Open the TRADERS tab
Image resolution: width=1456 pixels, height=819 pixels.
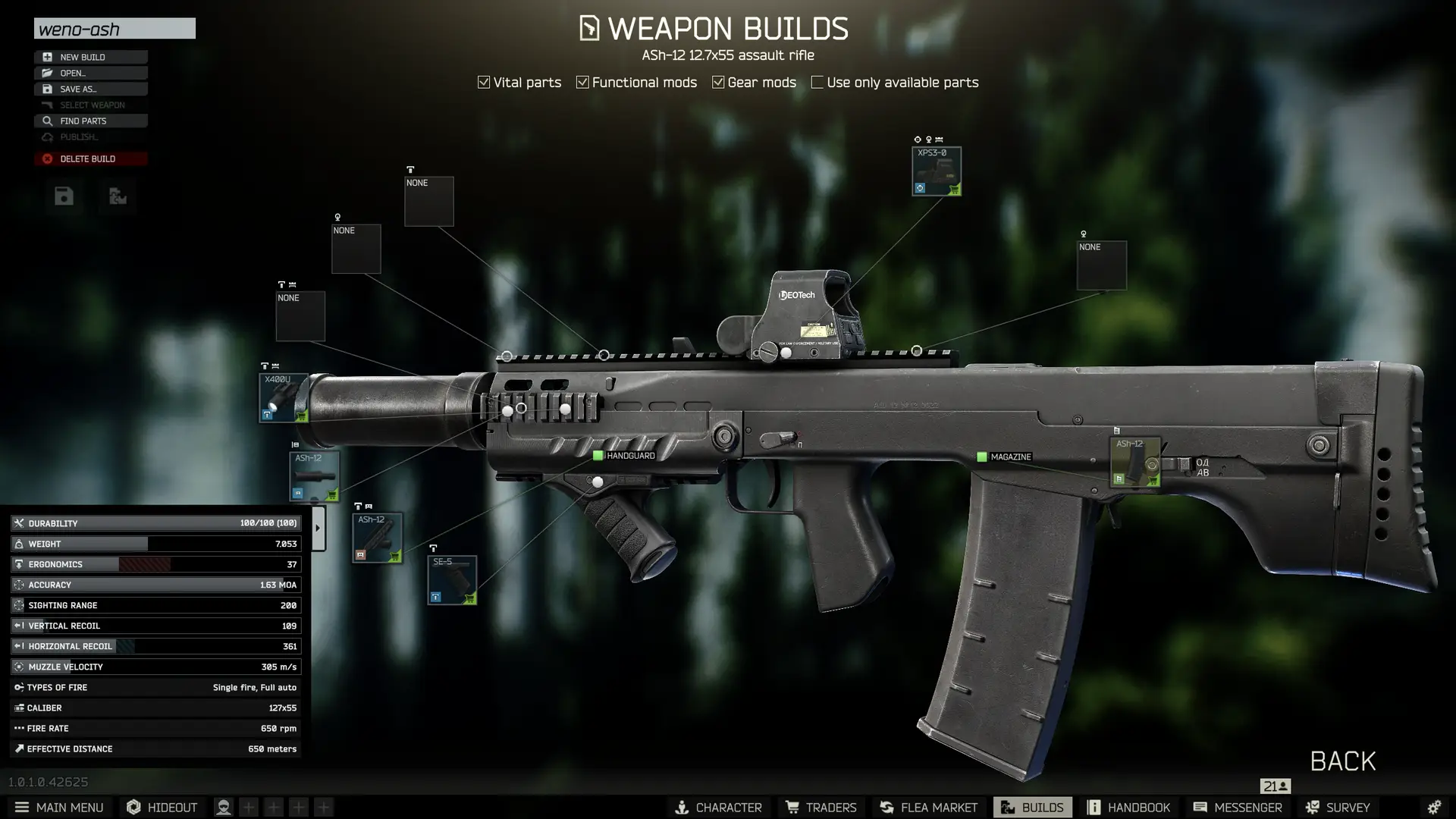[x=821, y=808]
